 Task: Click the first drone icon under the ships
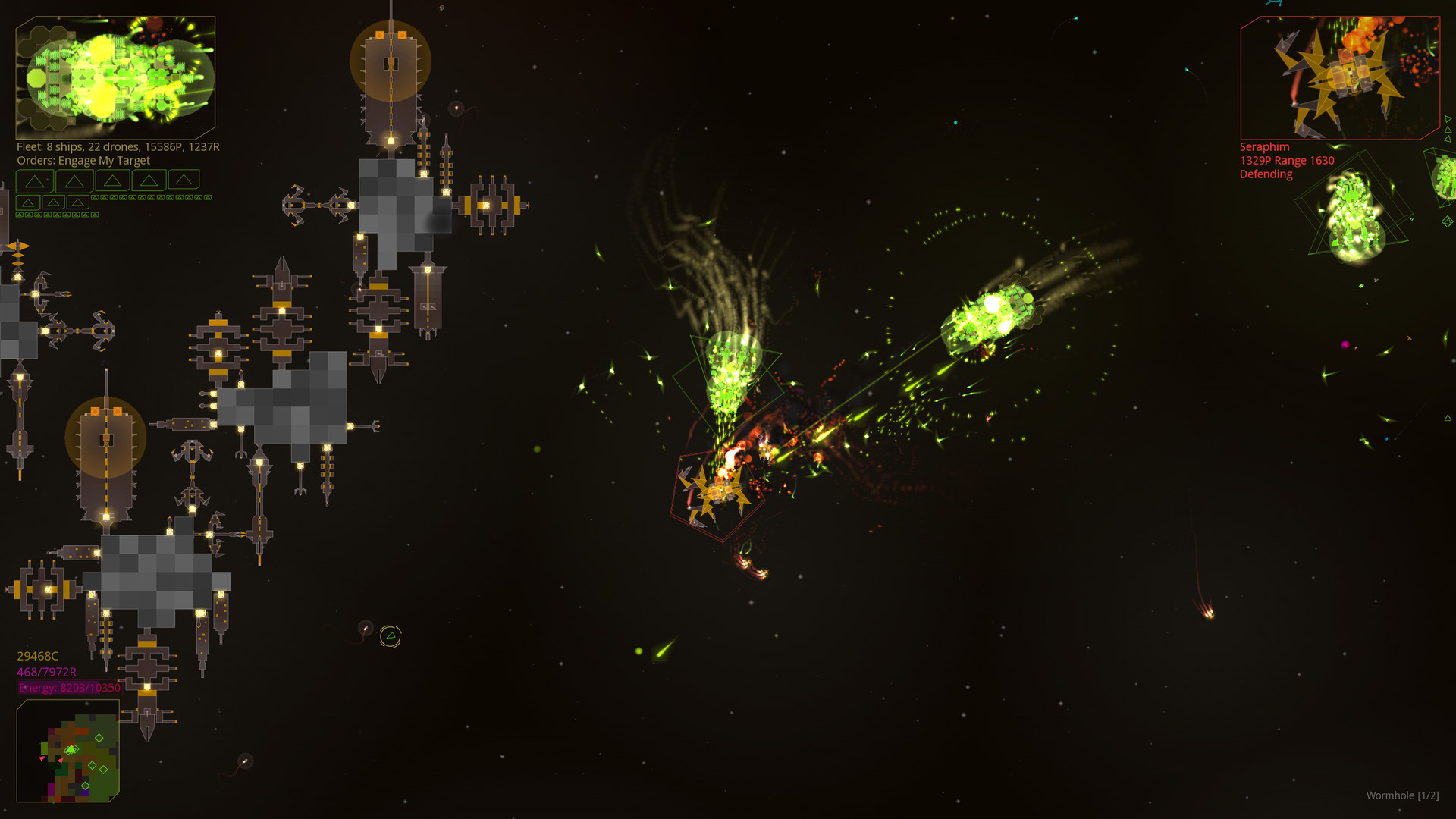pos(94,198)
